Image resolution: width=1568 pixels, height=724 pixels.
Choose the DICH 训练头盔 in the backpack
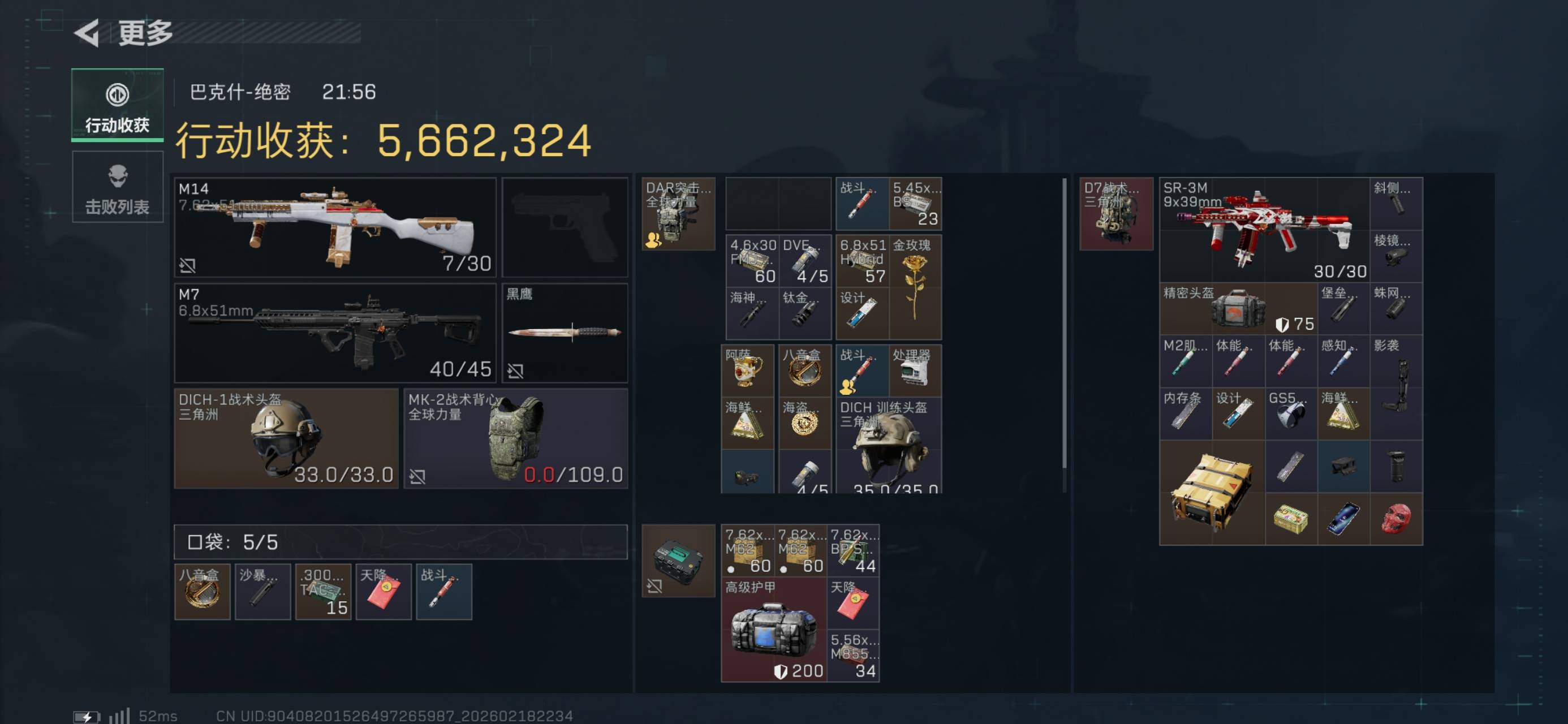pyautogui.click(x=889, y=445)
